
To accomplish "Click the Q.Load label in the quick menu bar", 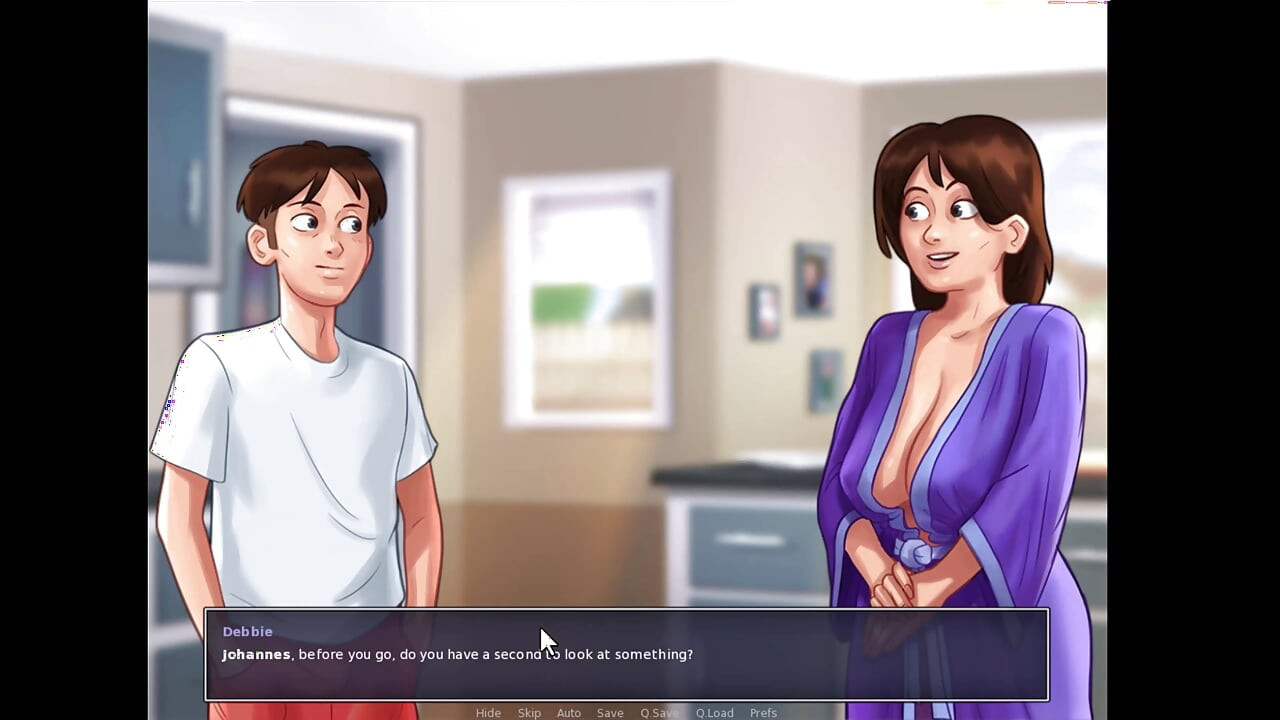I will [x=713, y=712].
